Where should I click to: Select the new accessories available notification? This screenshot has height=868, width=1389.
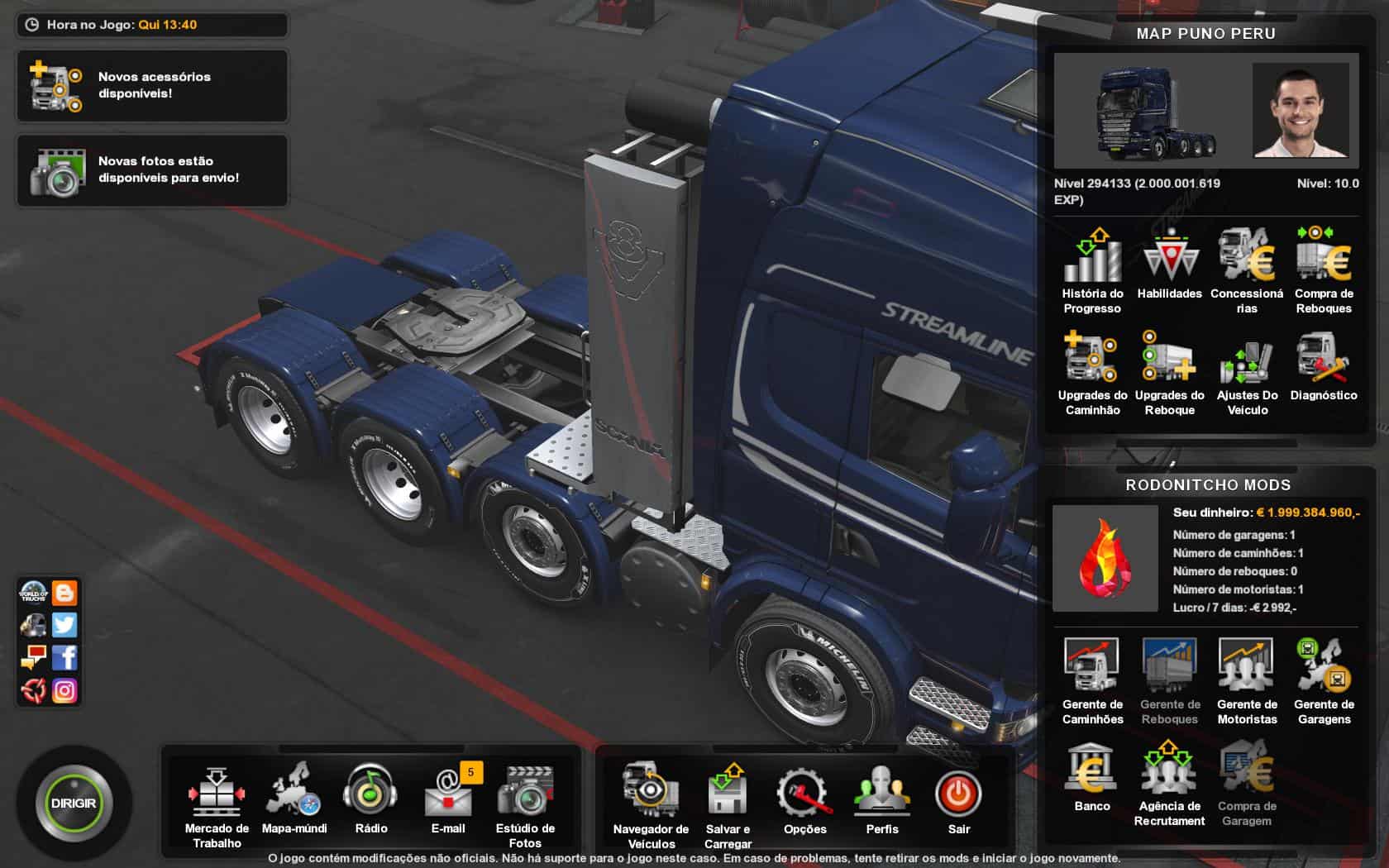tap(152, 86)
